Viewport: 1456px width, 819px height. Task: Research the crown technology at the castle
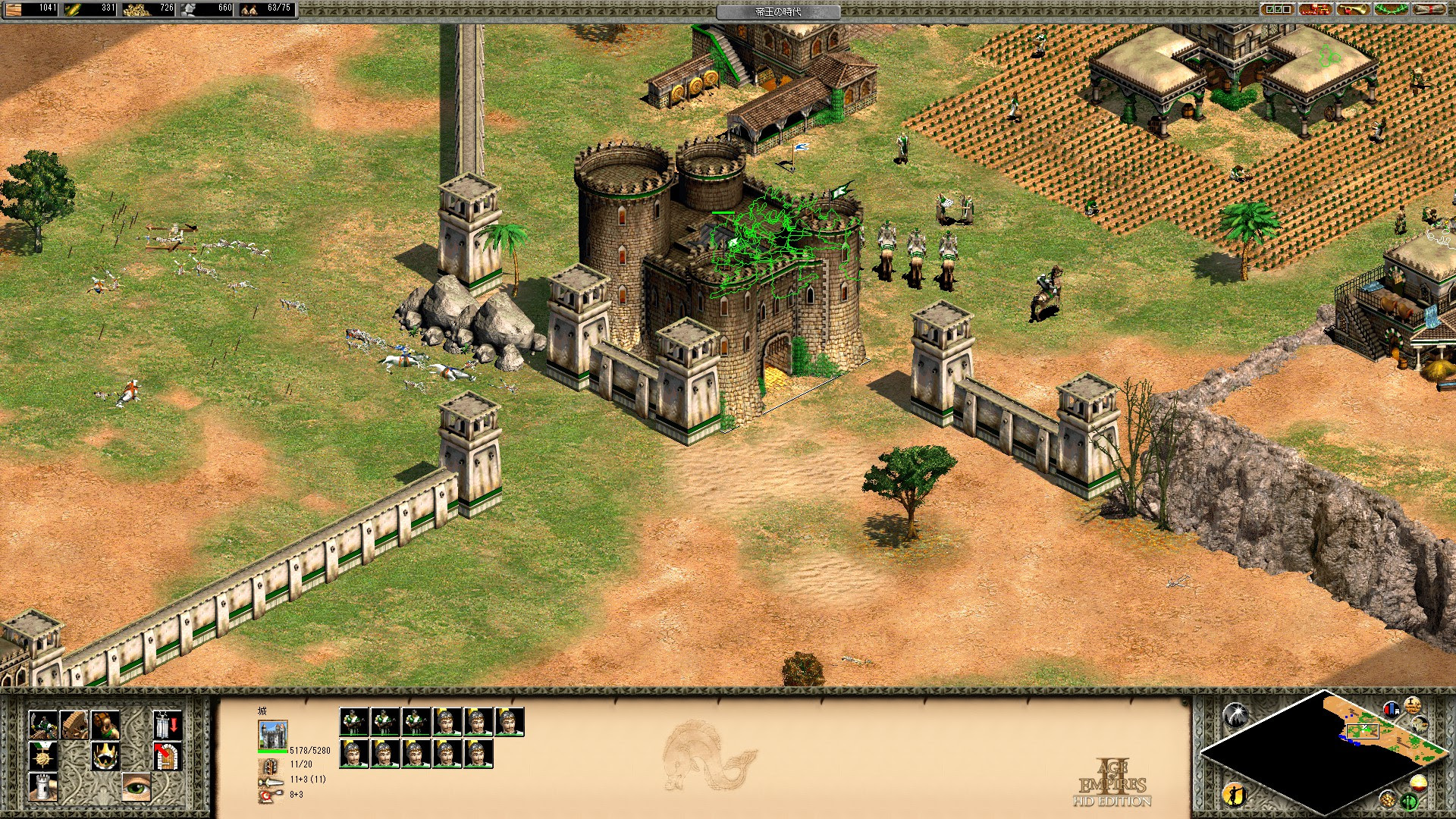(x=106, y=756)
